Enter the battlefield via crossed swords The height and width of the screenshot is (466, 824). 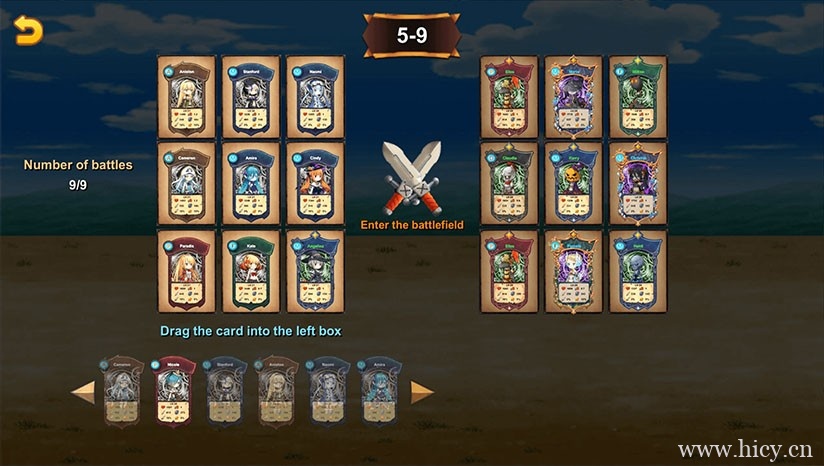pyautogui.click(x=412, y=177)
